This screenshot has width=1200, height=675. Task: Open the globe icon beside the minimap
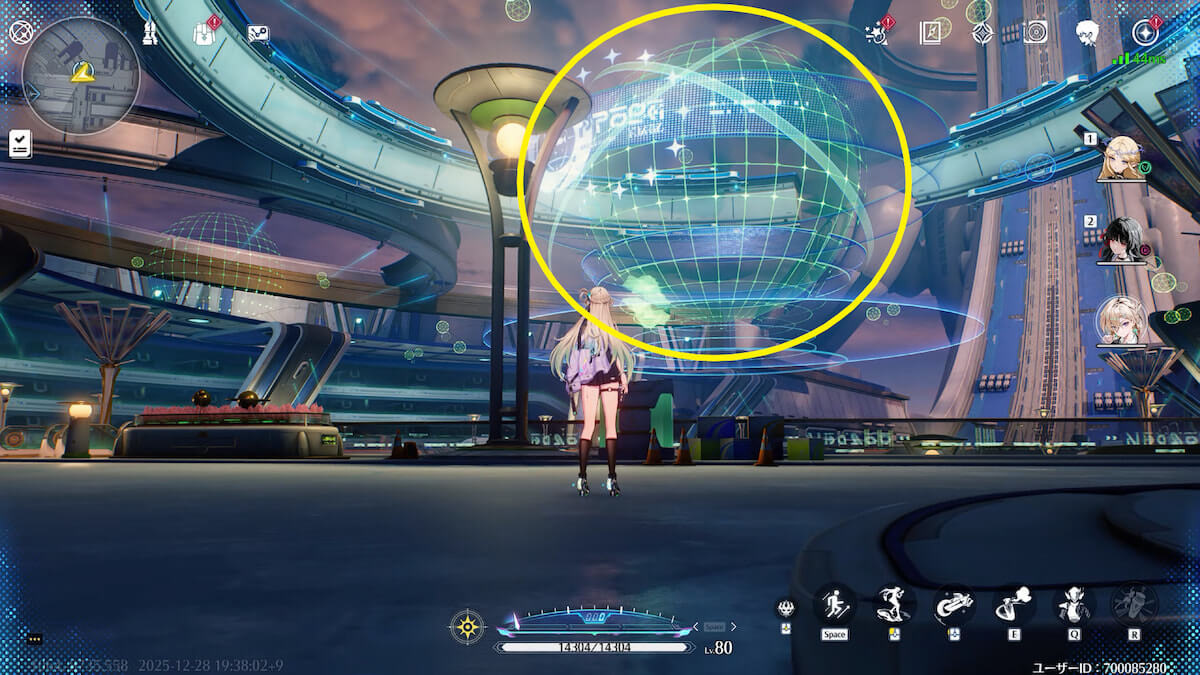click(21, 32)
